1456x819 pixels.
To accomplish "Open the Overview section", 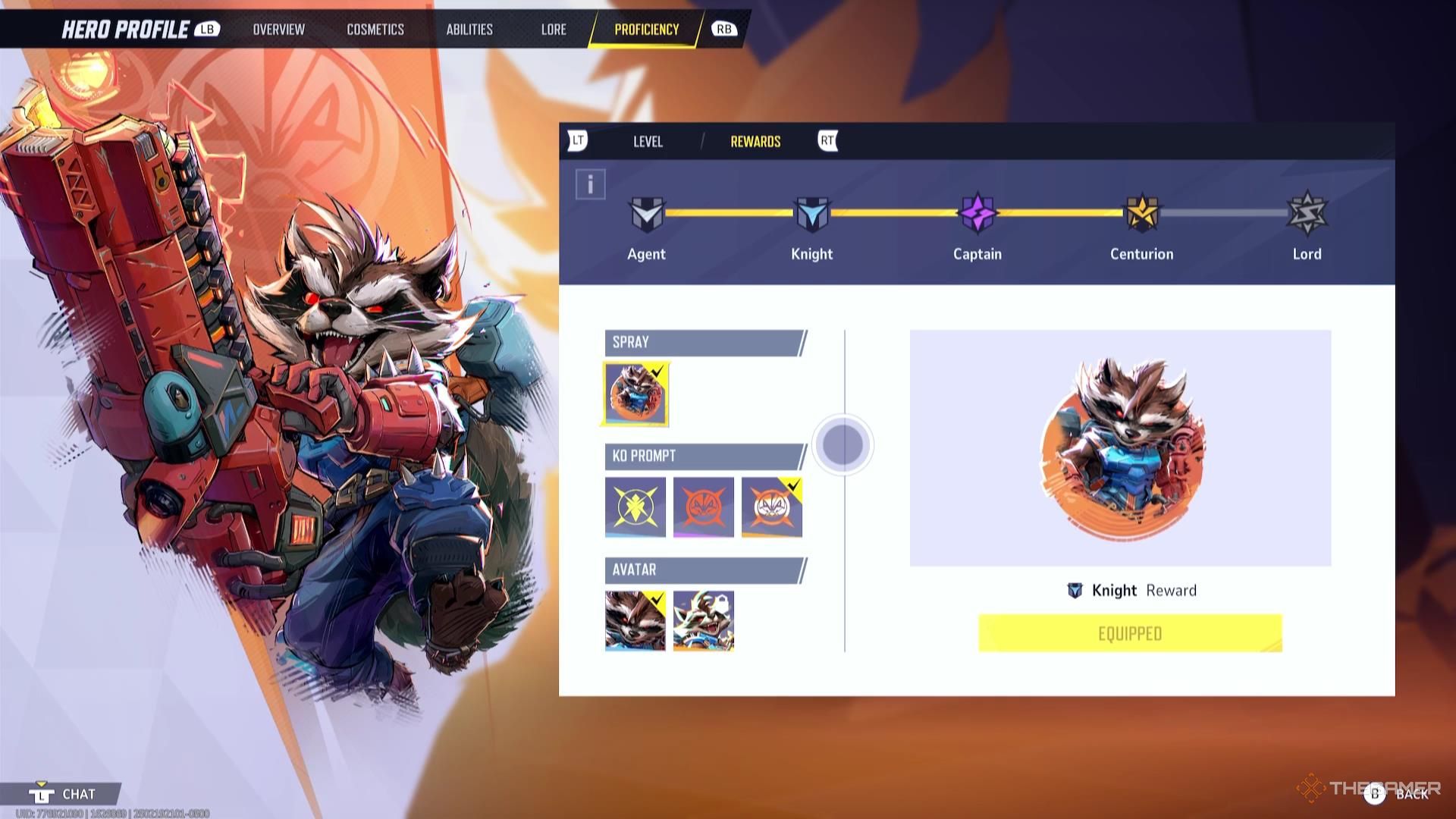I will point(278,30).
